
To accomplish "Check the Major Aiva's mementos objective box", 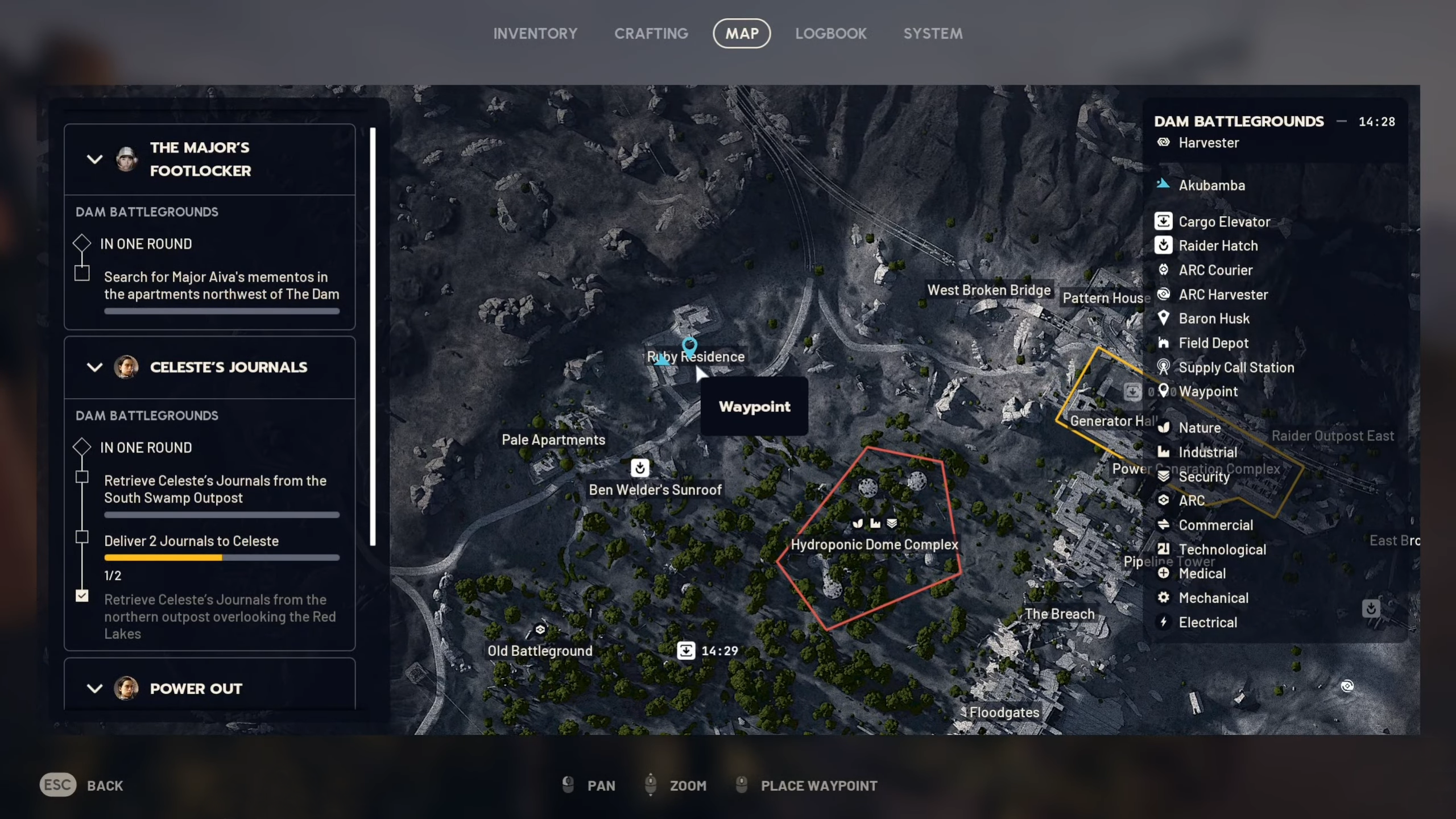I will (82, 274).
